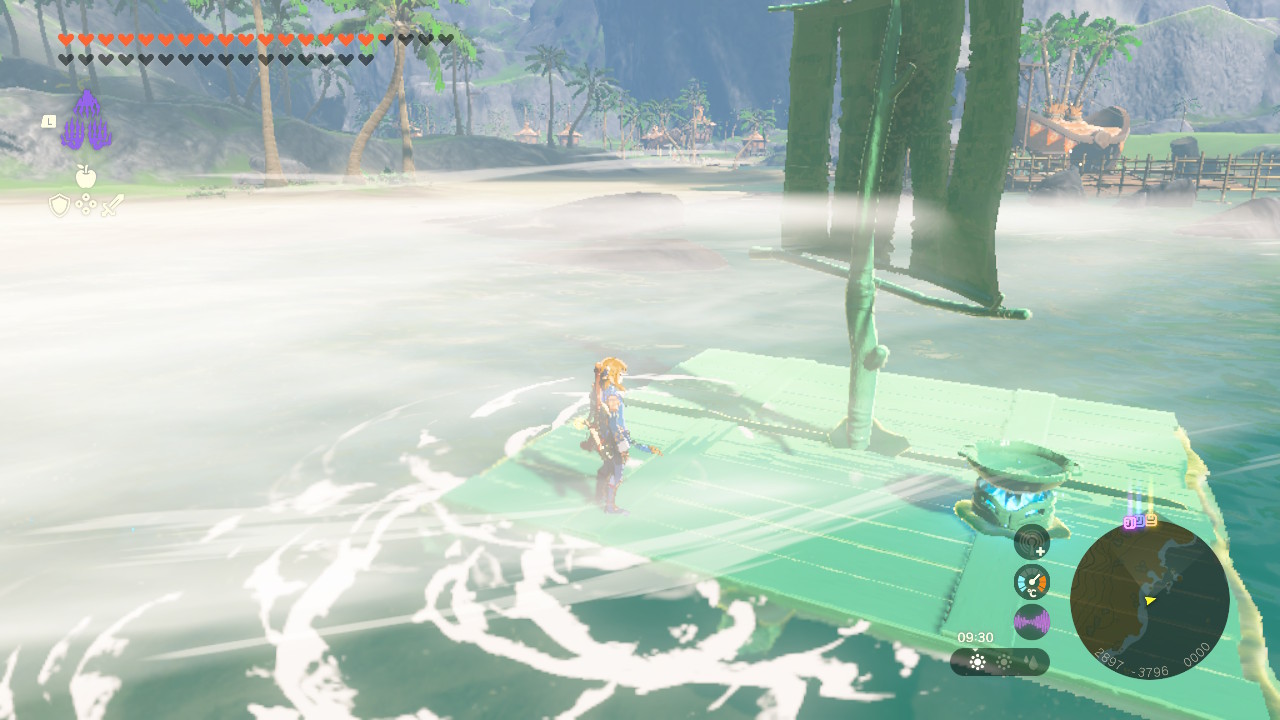The width and height of the screenshot is (1280, 720).
Task: Click the Sensor+ radar icon
Action: pyautogui.click(x=1031, y=542)
